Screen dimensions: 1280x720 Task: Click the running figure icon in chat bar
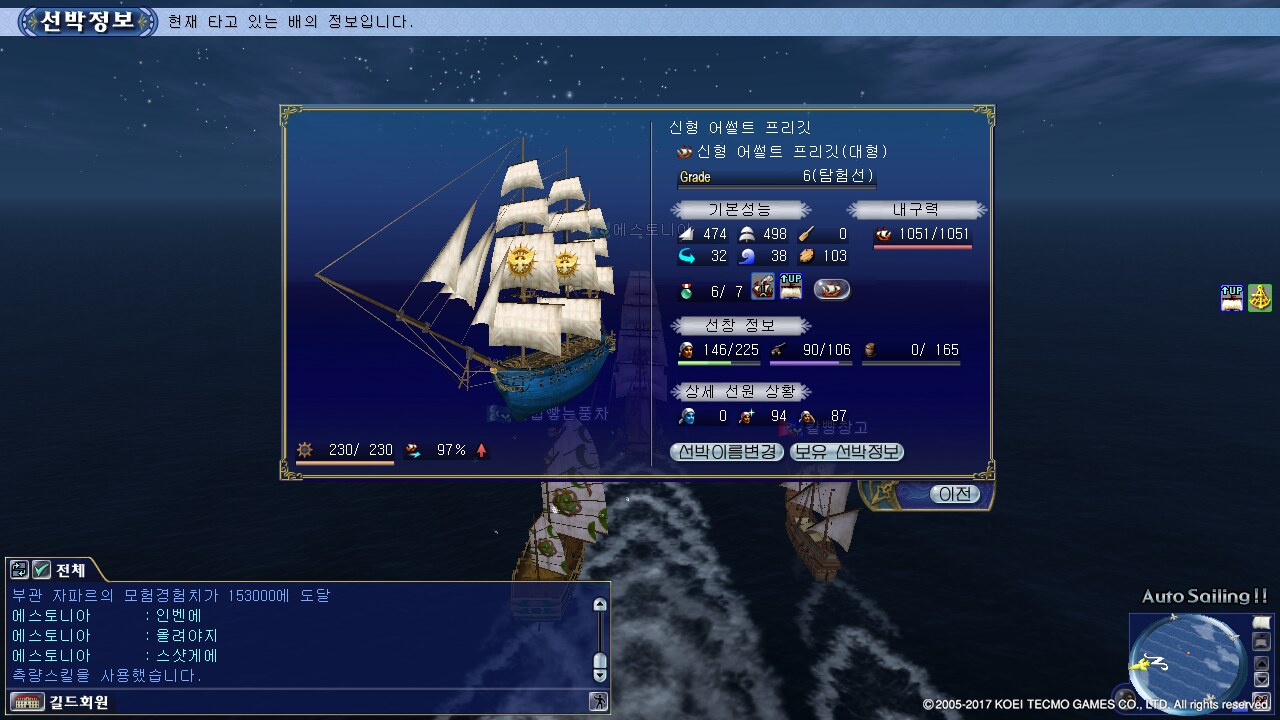pyautogui.click(x=599, y=702)
